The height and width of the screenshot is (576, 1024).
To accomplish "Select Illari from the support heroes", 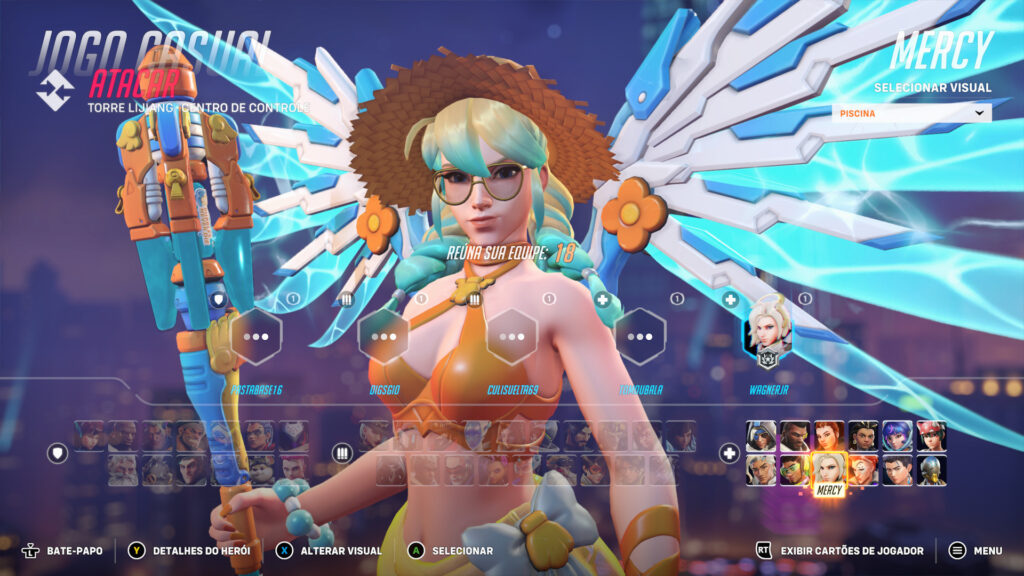I will pos(863,435).
